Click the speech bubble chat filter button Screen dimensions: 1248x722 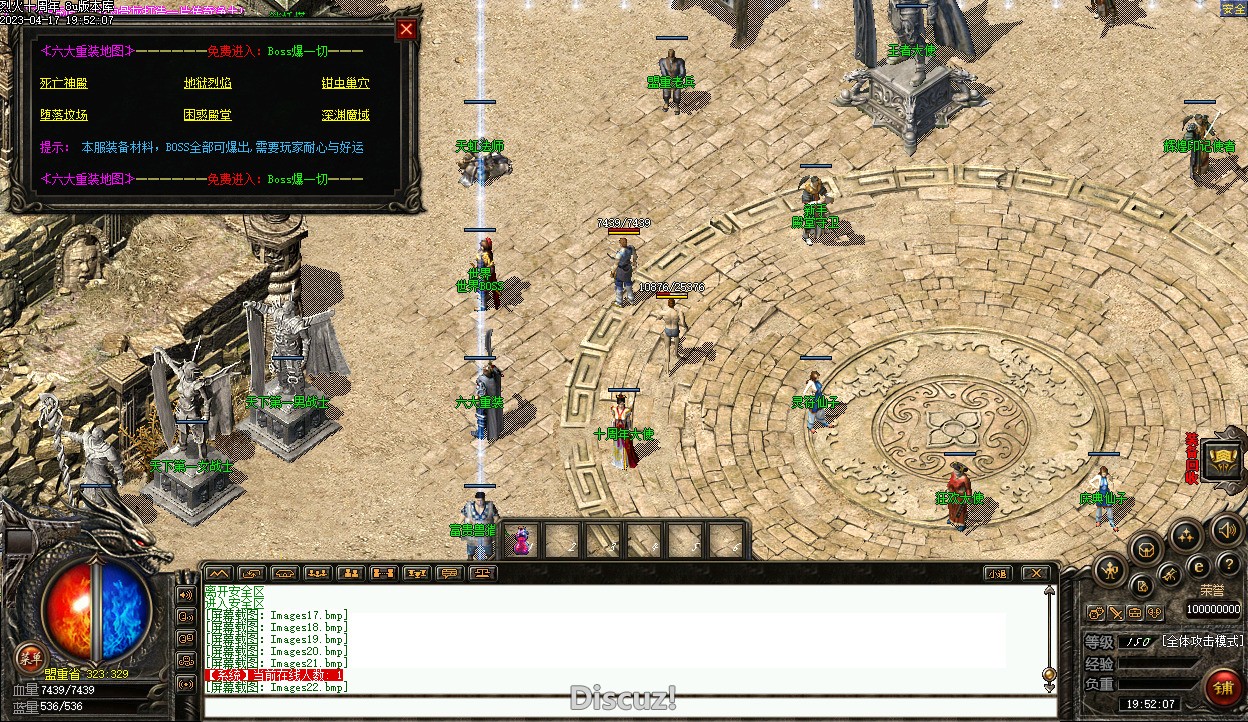pos(449,573)
